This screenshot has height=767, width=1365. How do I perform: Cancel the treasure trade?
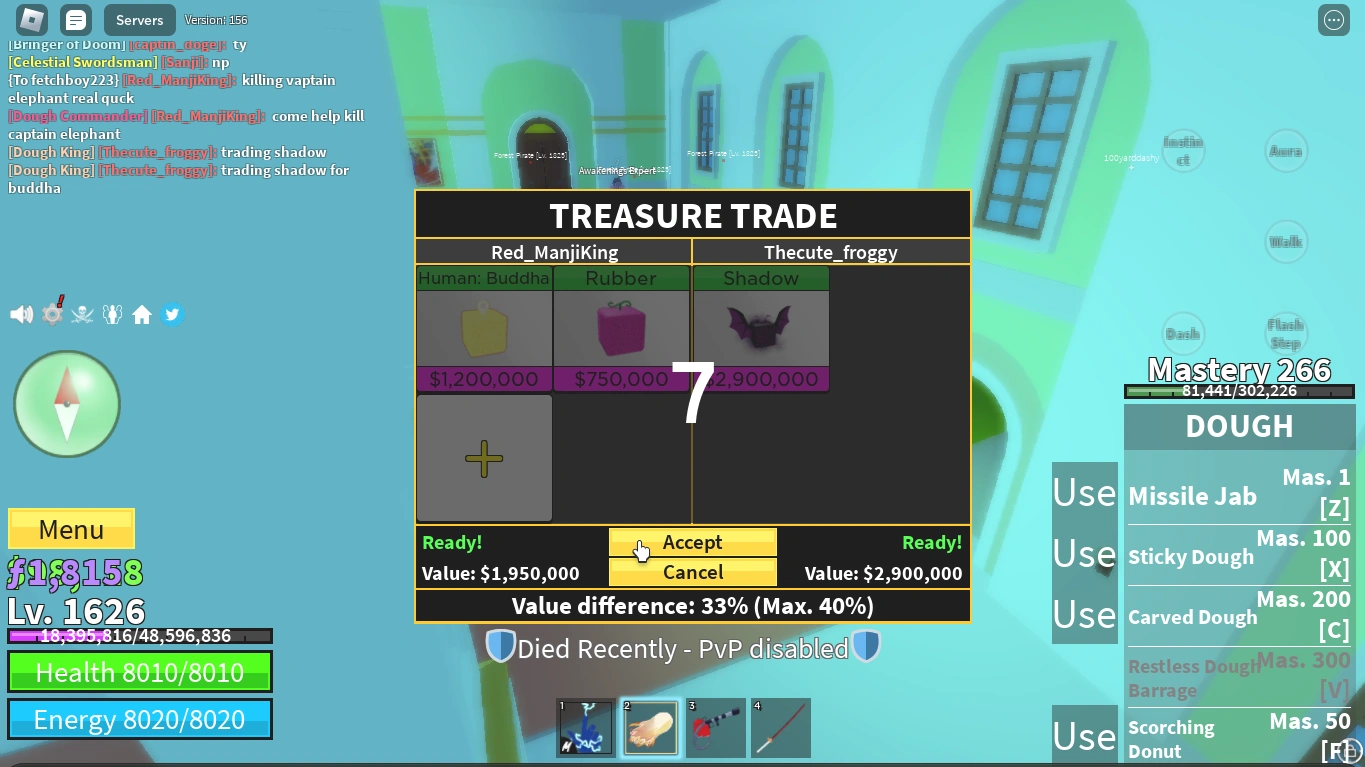pyautogui.click(x=692, y=573)
